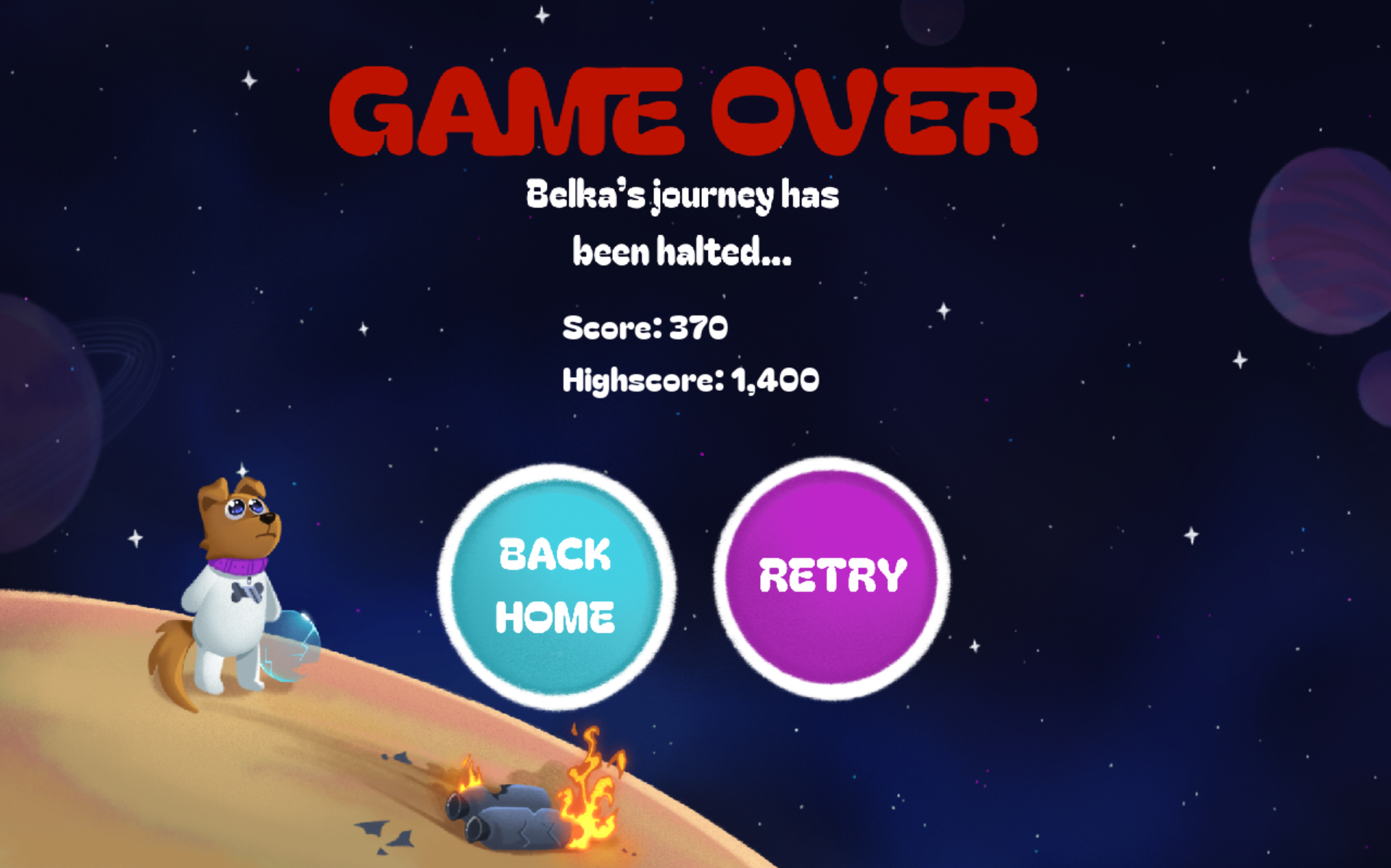Click the message 'Belka's journey has been halted'
Viewport: 1391px width, 868px height.
point(682,221)
